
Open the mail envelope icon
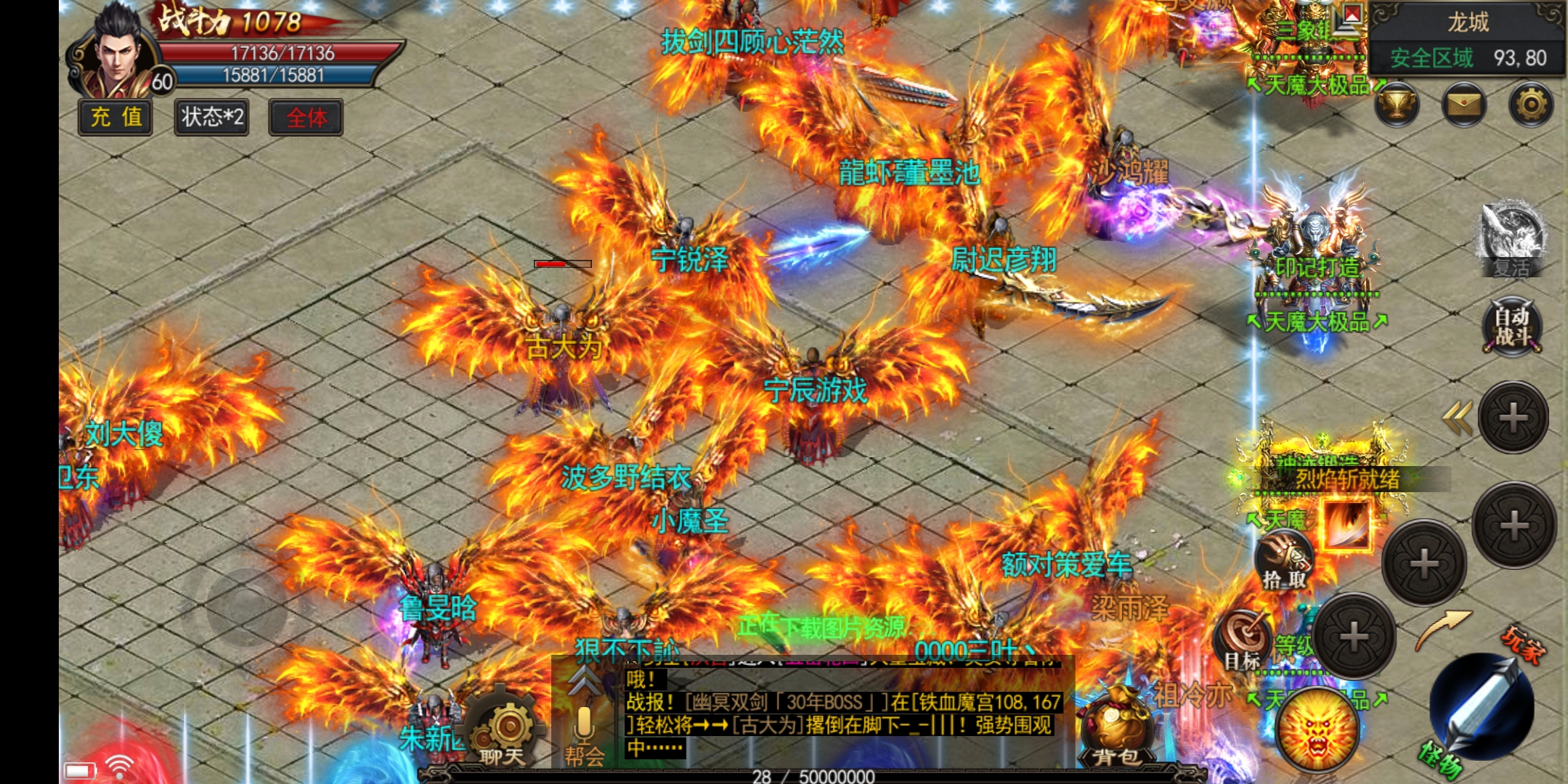[1463, 106]
